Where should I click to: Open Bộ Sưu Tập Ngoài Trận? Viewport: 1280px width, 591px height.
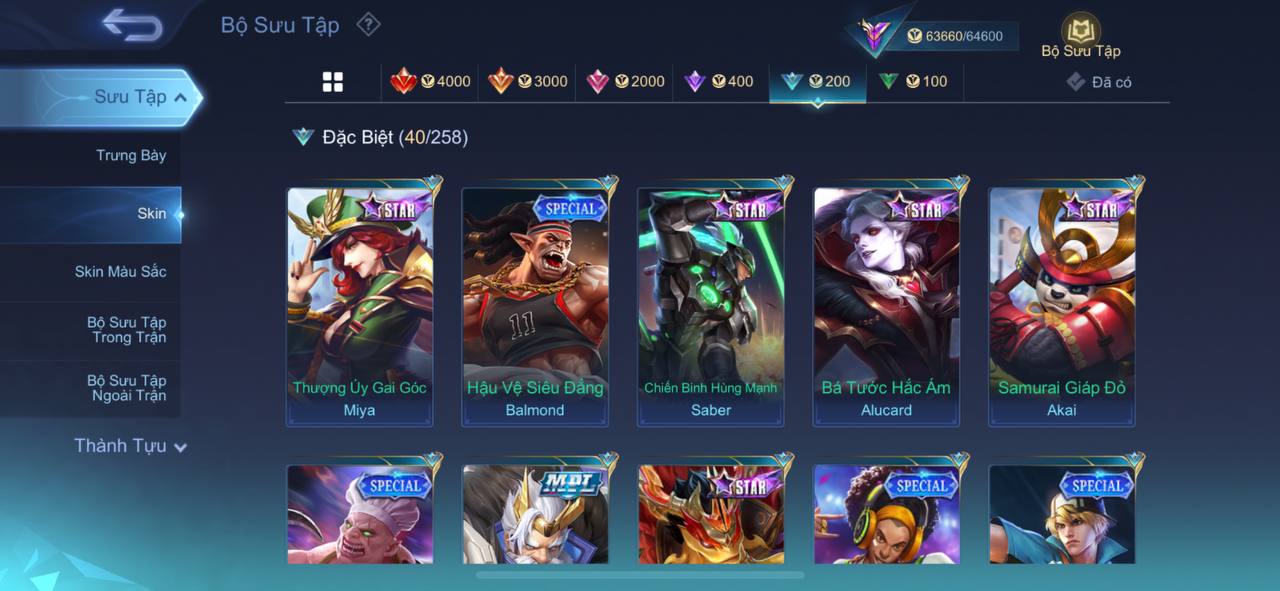point(126,388)
